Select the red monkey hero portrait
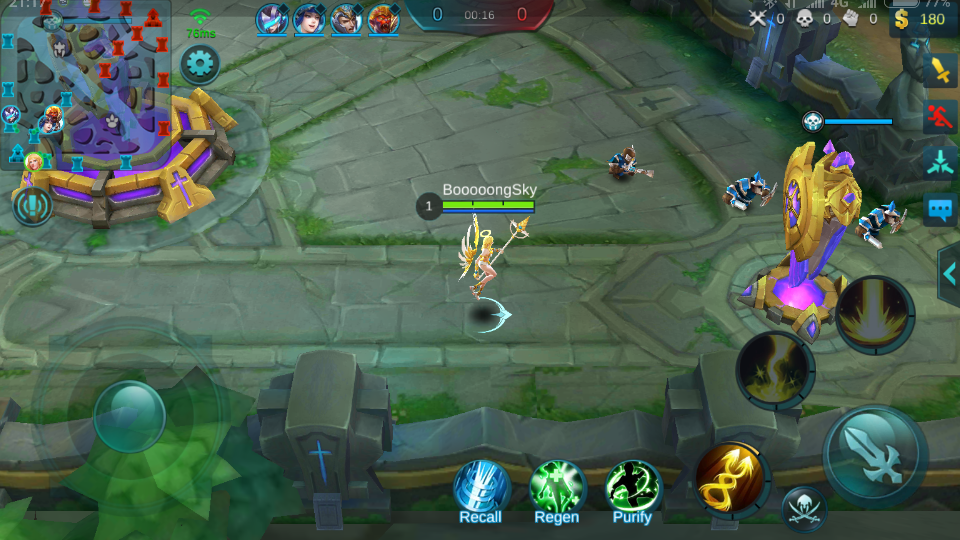 [x=382, y=19]
